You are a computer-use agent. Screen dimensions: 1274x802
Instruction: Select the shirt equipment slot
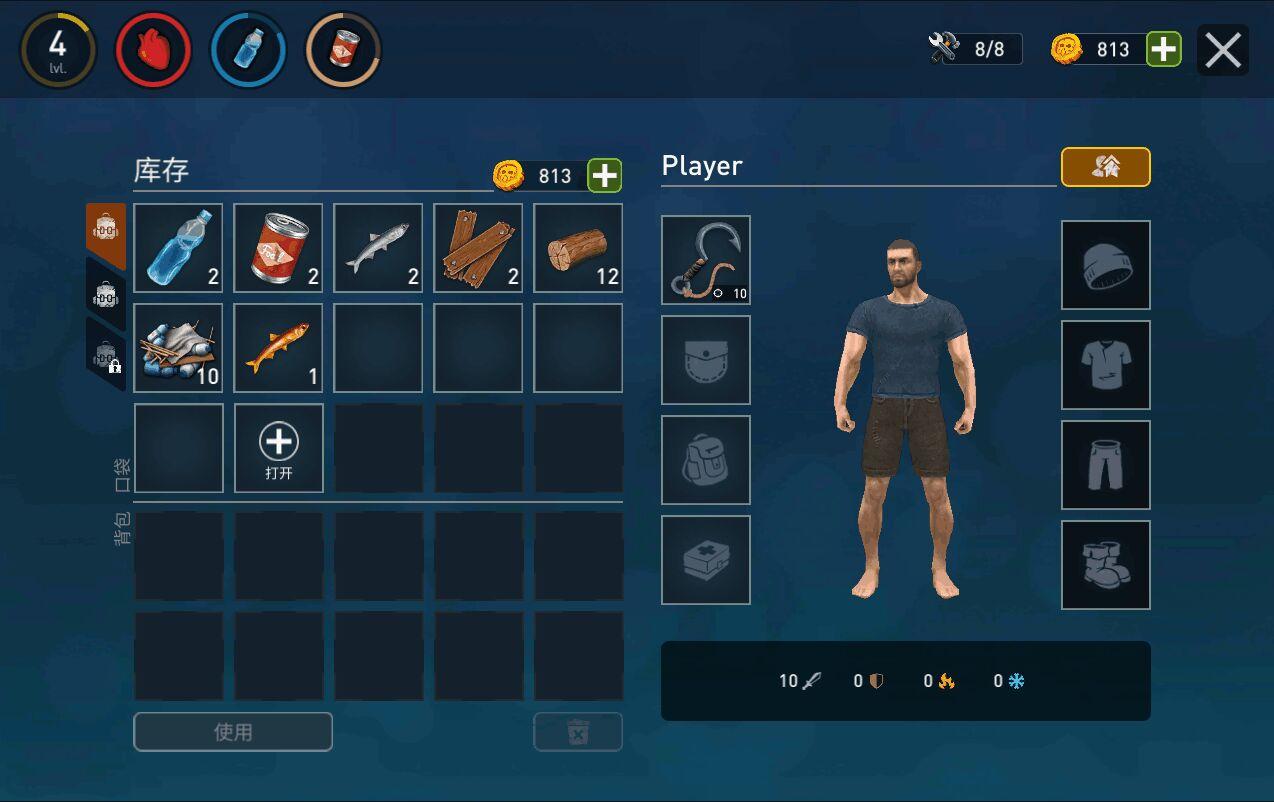(1106, 365)
